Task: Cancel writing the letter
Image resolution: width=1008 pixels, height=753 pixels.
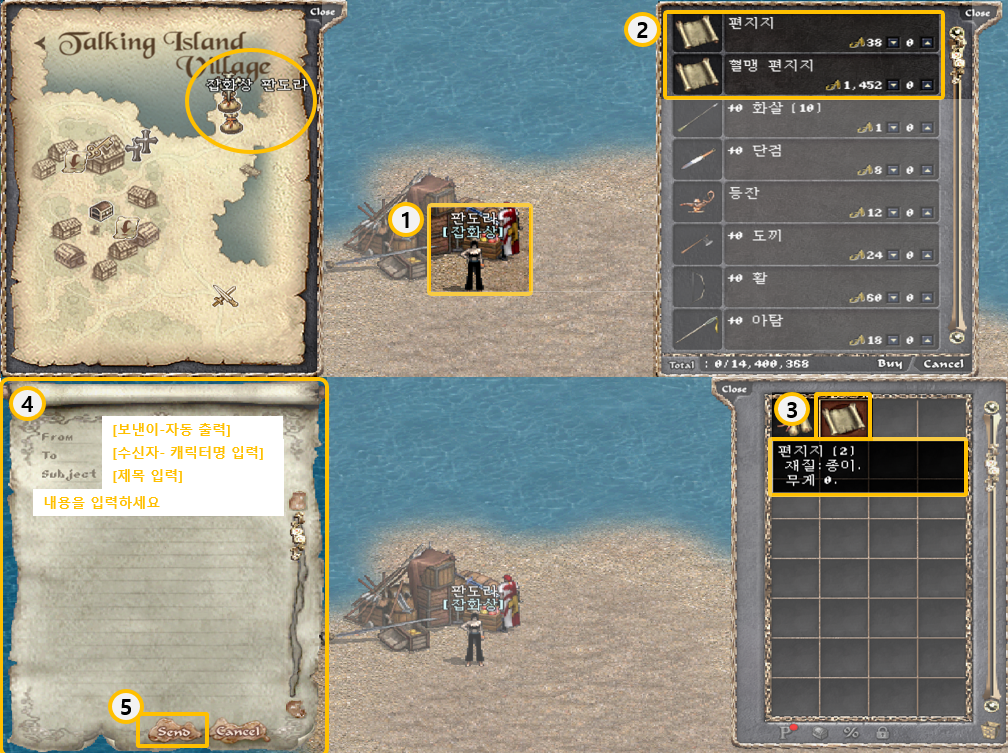Action: (x=237, y=731)
